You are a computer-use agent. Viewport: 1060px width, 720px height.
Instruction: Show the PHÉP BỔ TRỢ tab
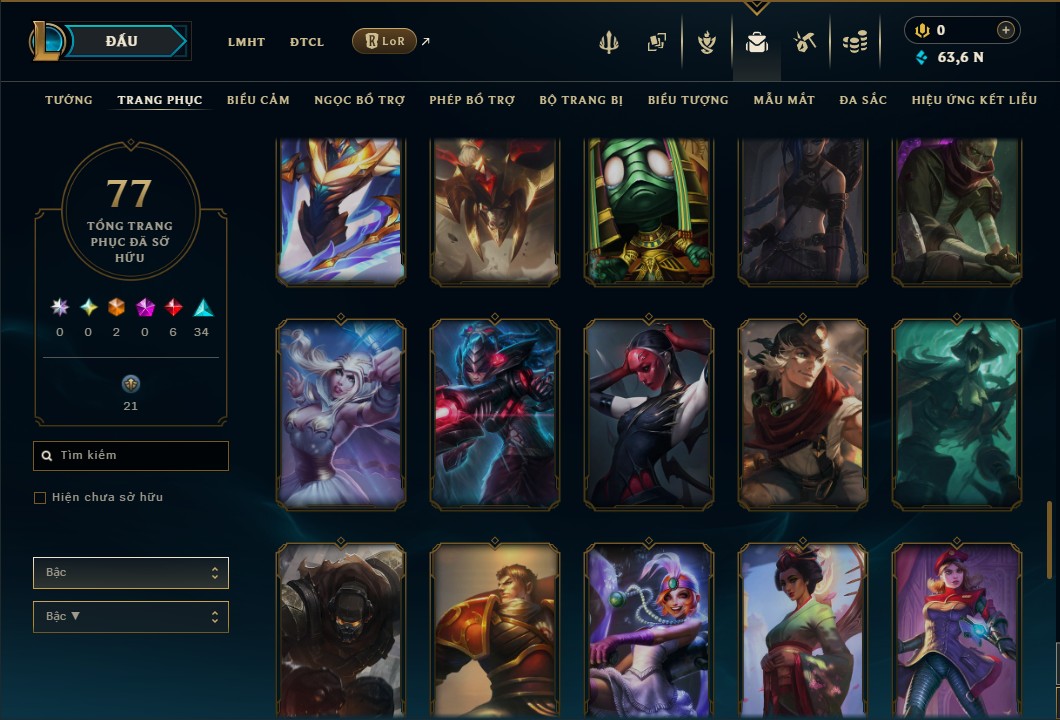pos(472,100)
